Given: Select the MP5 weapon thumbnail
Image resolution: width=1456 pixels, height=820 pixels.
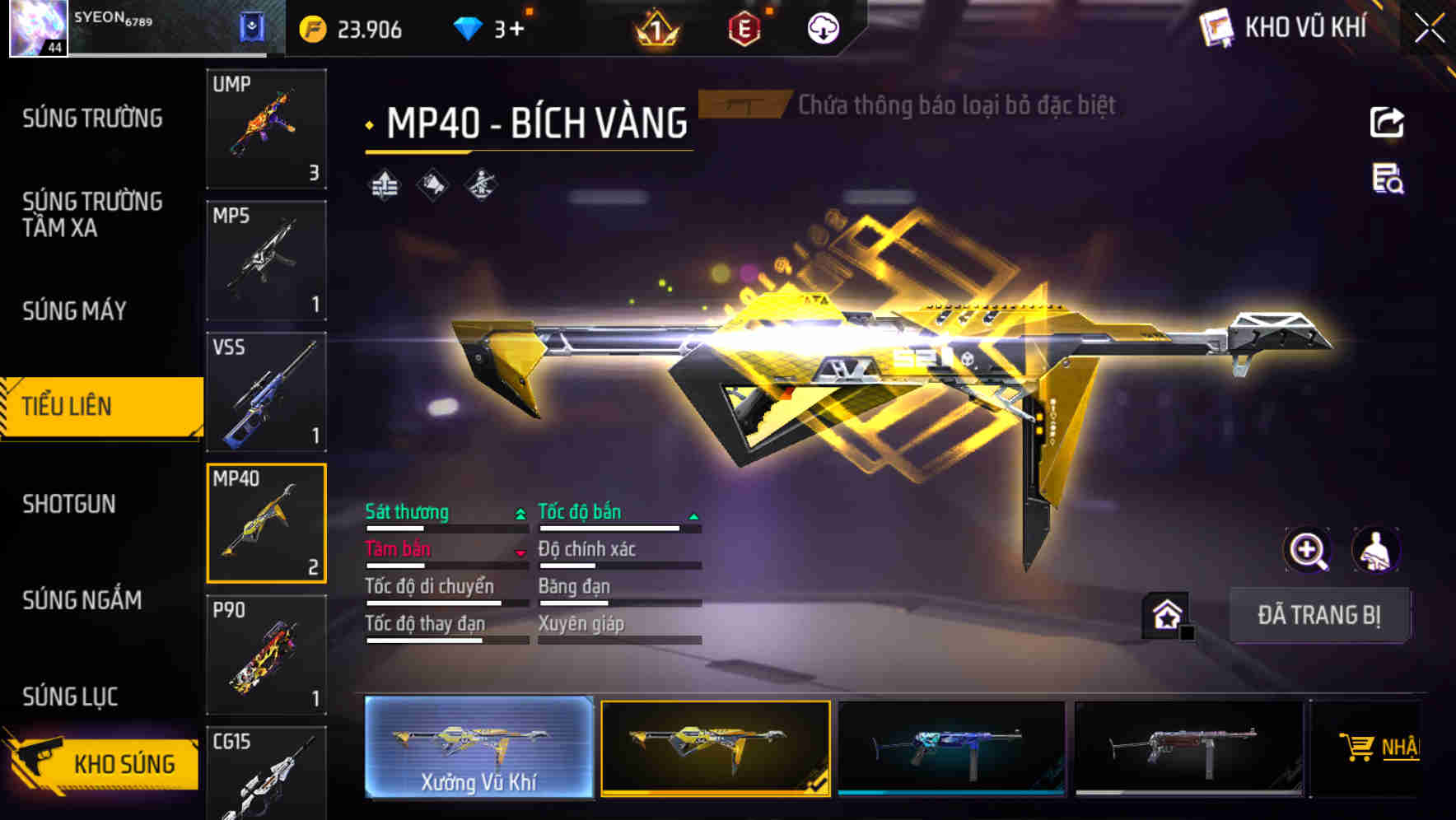Looking at the screenshot, I should [x=265, y=259].
